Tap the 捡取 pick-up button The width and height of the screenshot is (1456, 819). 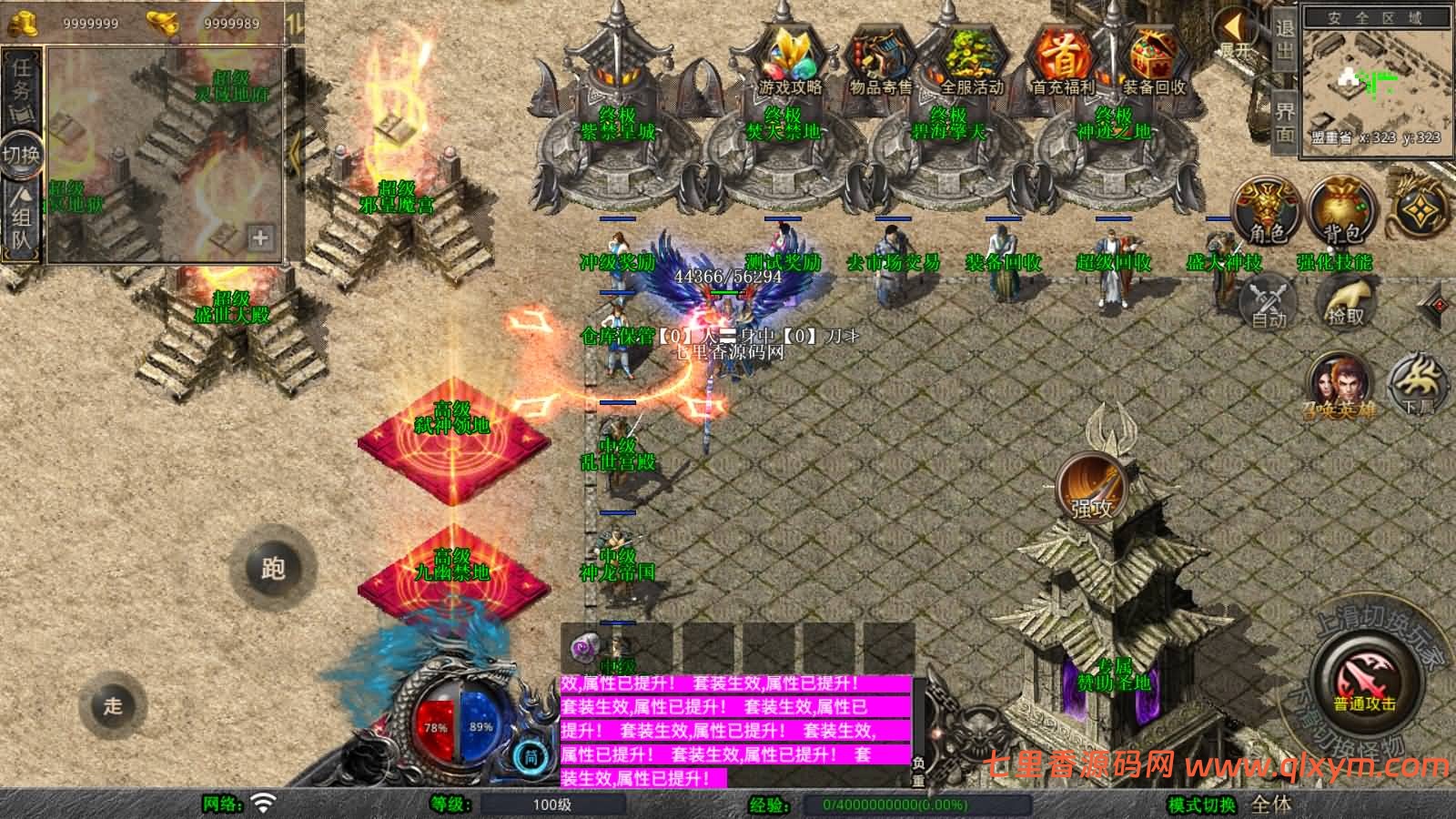click(1346, 300)
